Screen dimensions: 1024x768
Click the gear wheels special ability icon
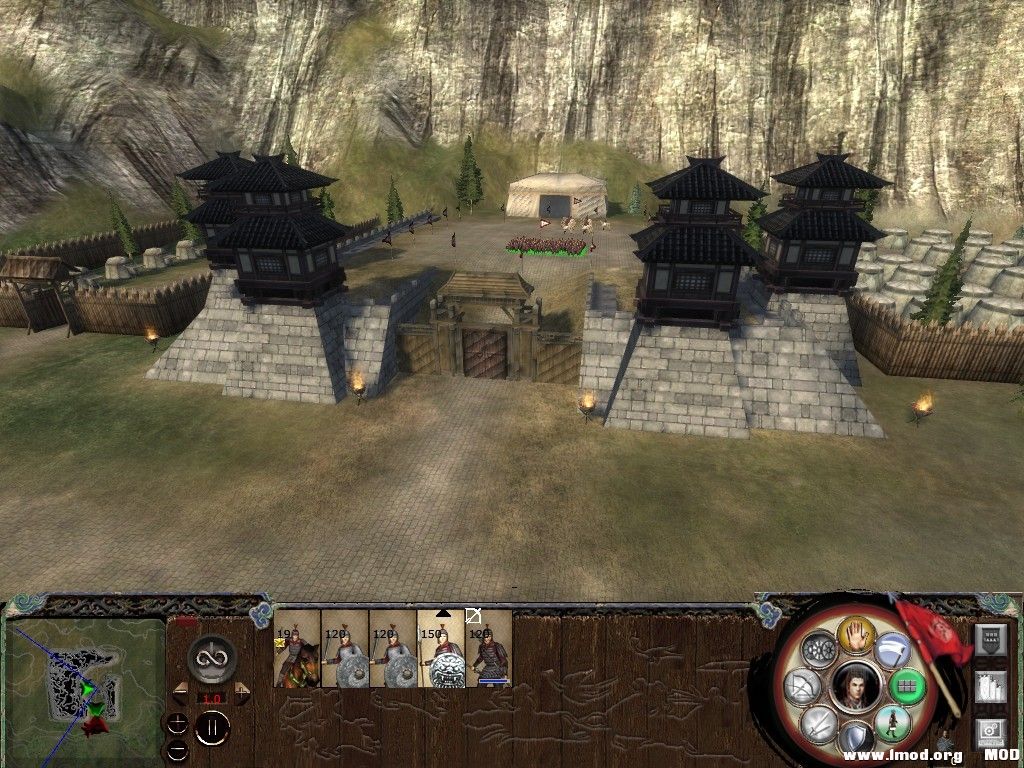(x=819, y=650)
